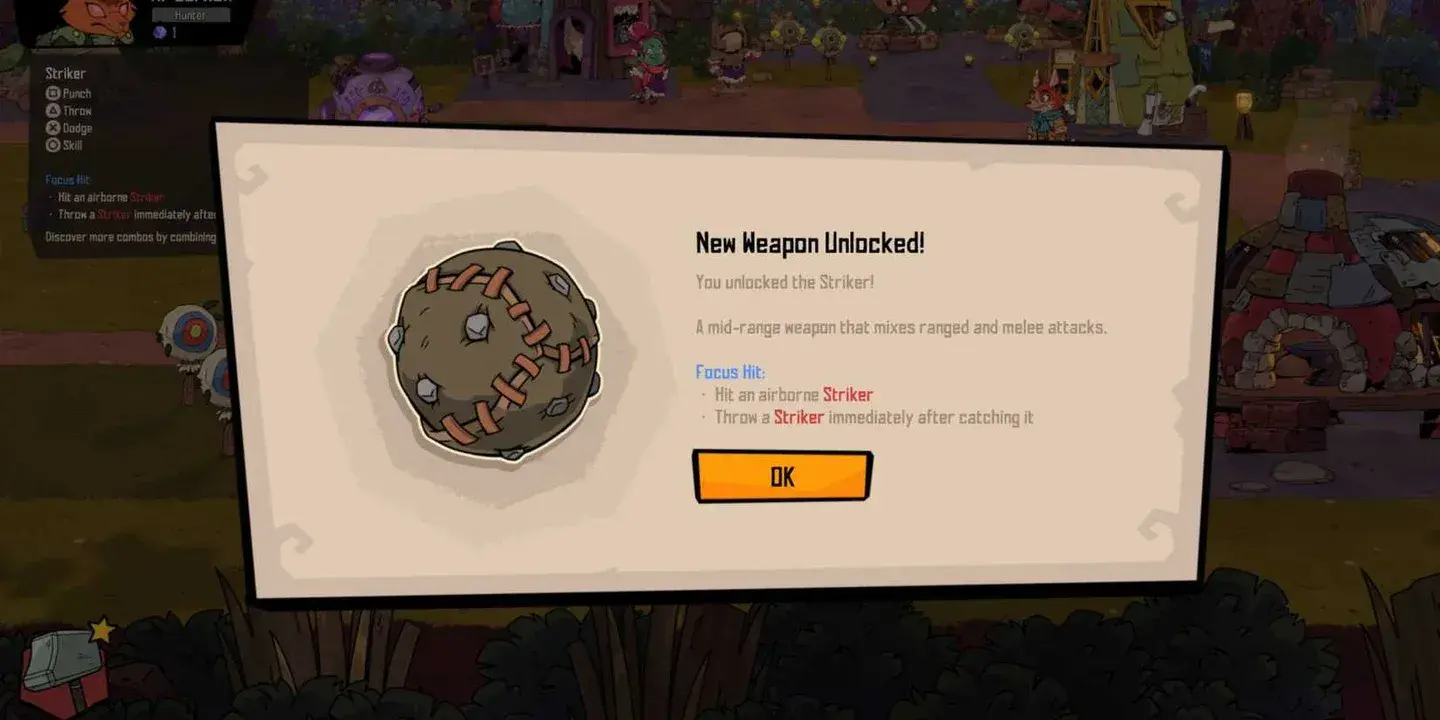The height and width of the screenshot is (720, 1440).
Task: Select the Punch square button icon
Action: pyautogui.click(x=52, y=93)
